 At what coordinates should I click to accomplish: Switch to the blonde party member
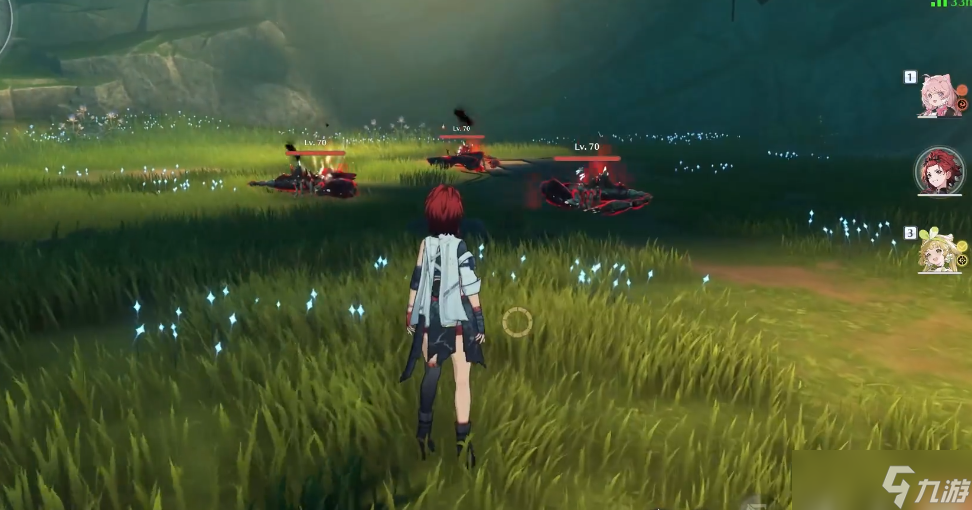(938, 249)
